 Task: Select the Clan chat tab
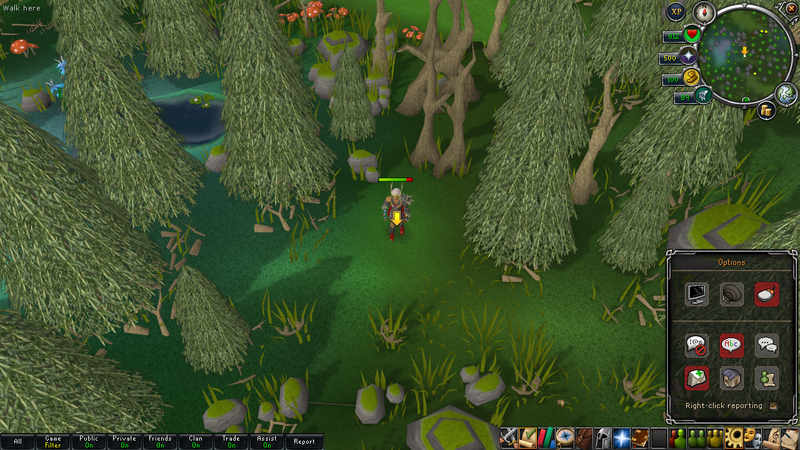pyautogui.click(x=196, y=441)
